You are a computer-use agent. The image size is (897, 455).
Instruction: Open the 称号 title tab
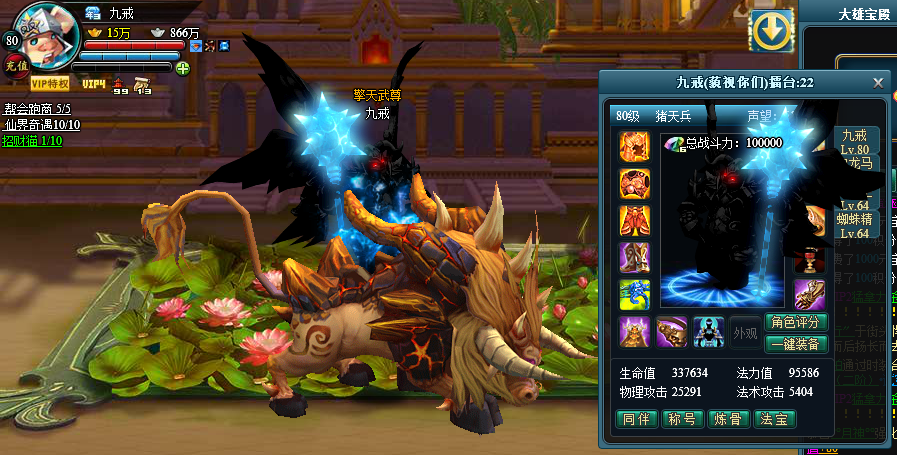click(683, 419)
